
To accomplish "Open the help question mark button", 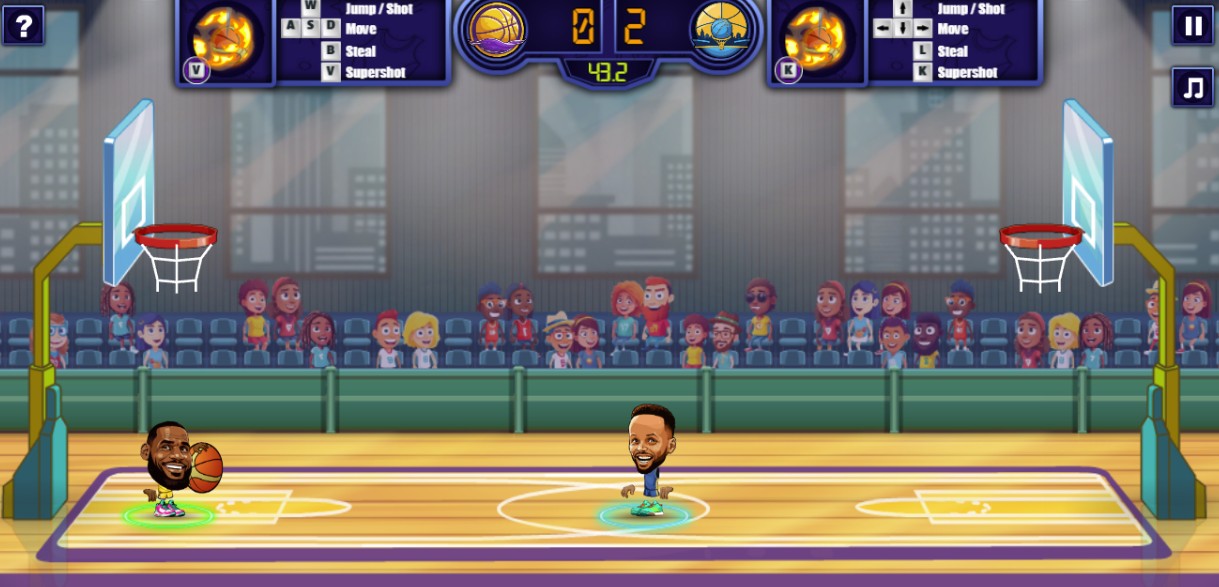I will pos(23,25).
